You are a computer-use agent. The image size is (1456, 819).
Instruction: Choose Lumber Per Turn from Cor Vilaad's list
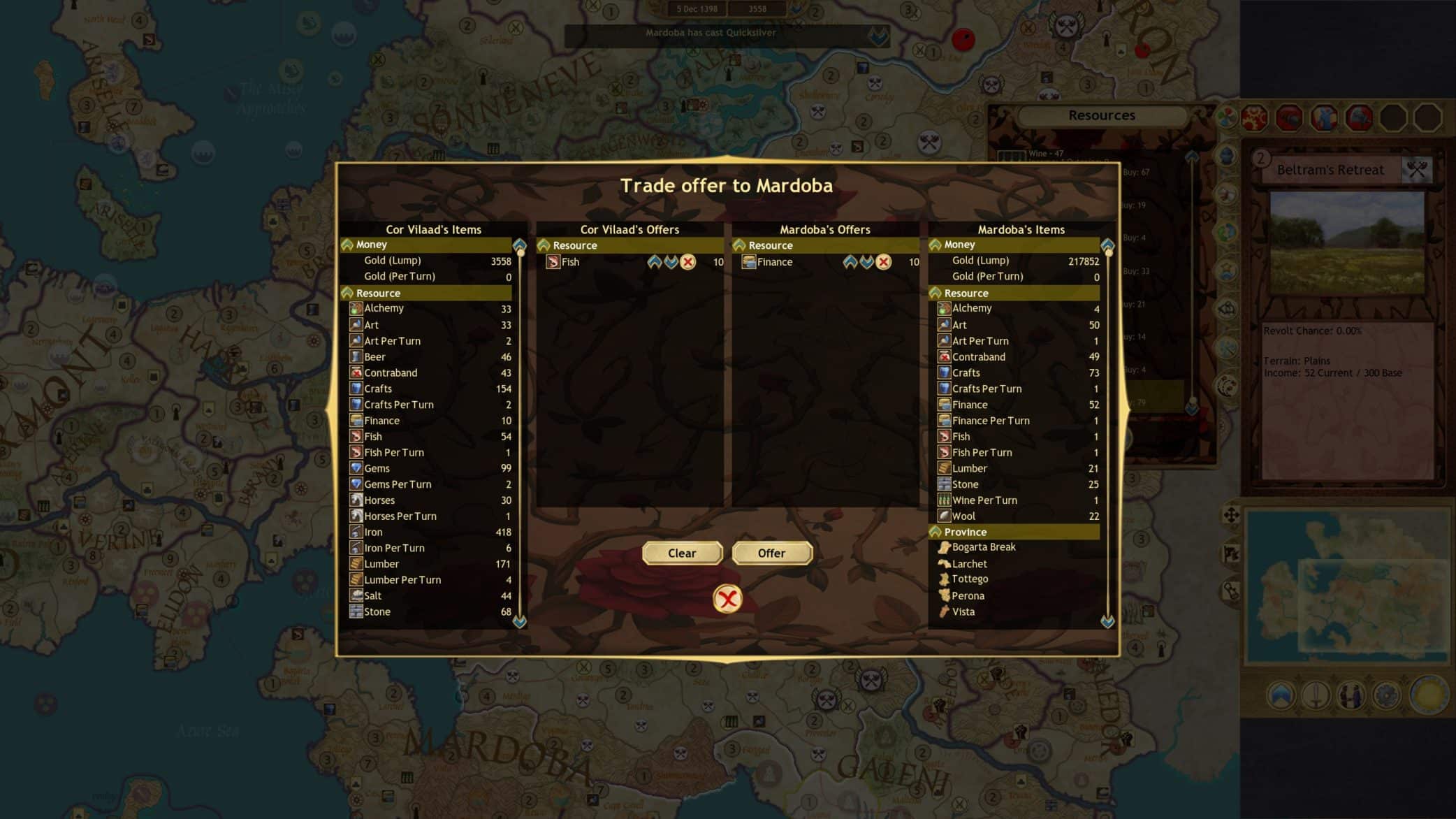click(402, 580)
